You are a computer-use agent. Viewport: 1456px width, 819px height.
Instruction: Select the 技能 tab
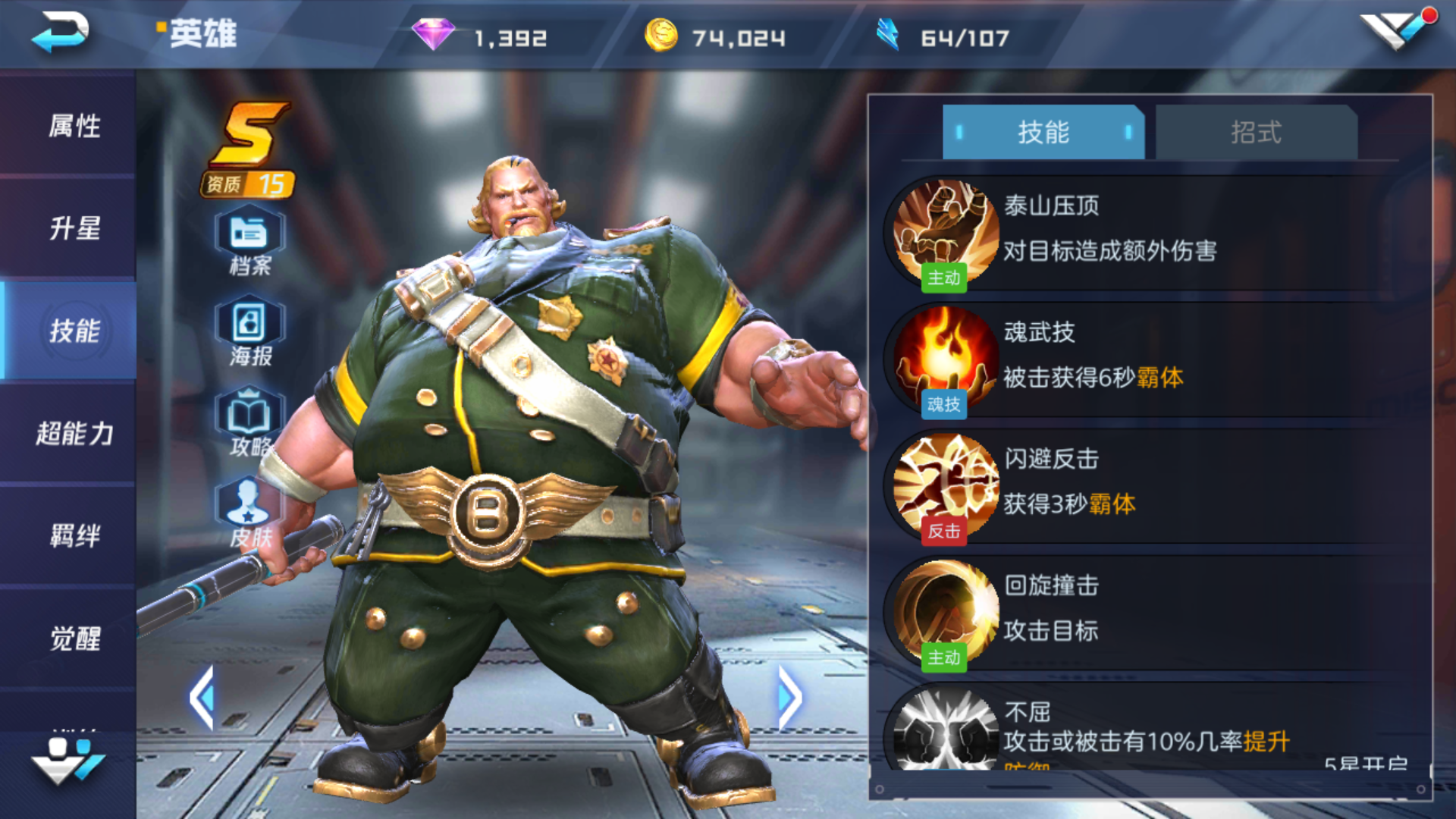[1043, 133]
